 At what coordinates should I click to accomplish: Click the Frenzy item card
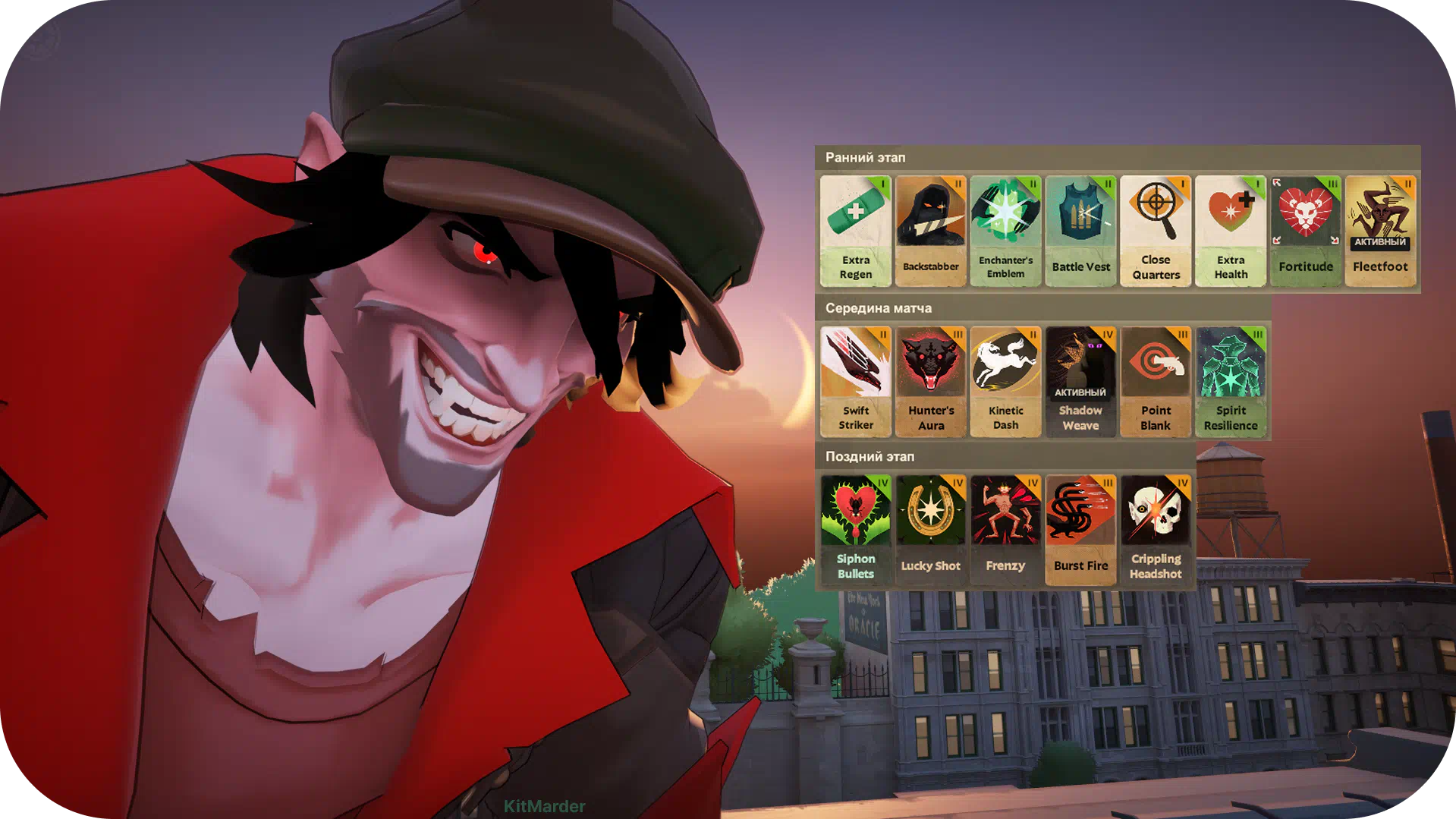click(1005, 530)
